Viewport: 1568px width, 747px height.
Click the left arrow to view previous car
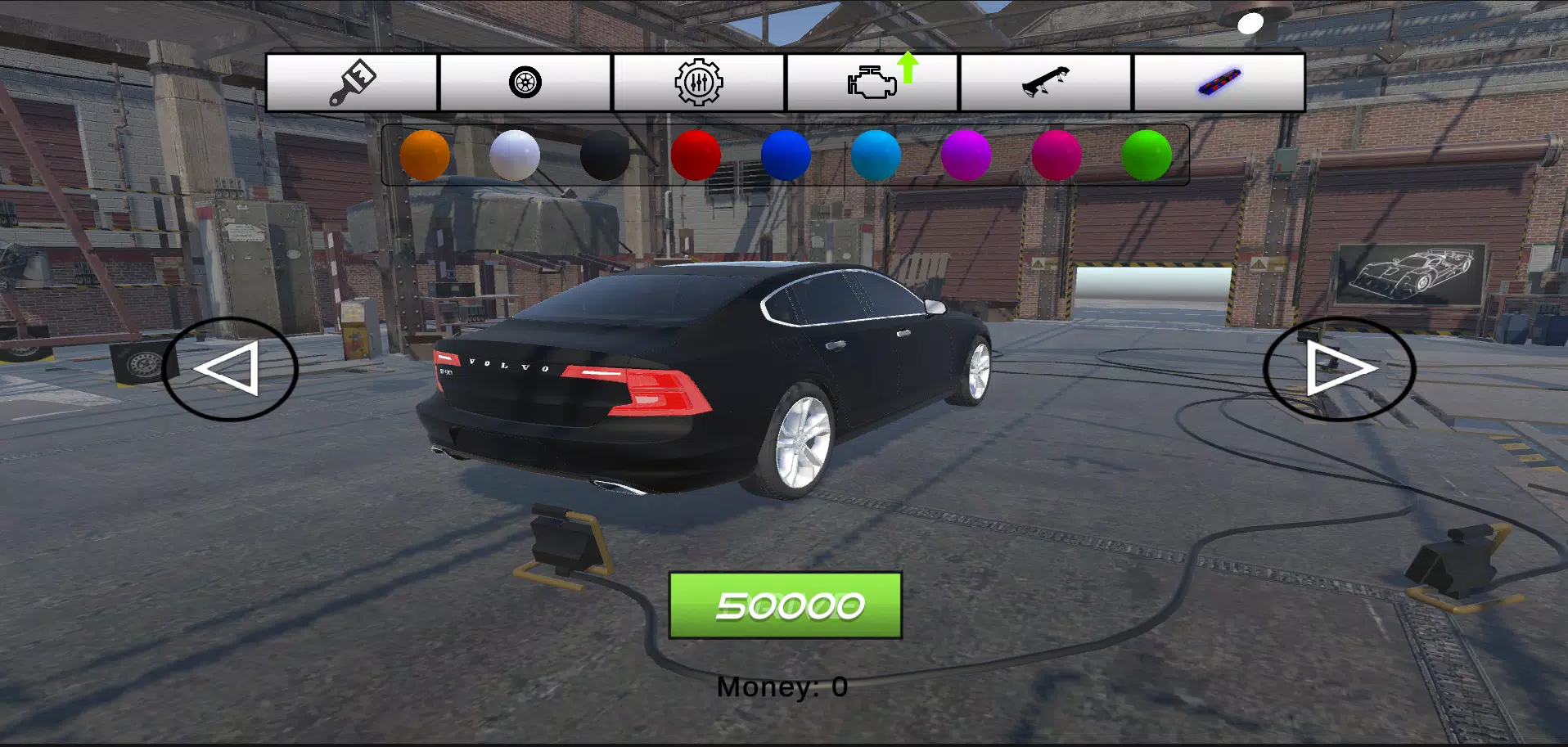(x=231, y=369)
